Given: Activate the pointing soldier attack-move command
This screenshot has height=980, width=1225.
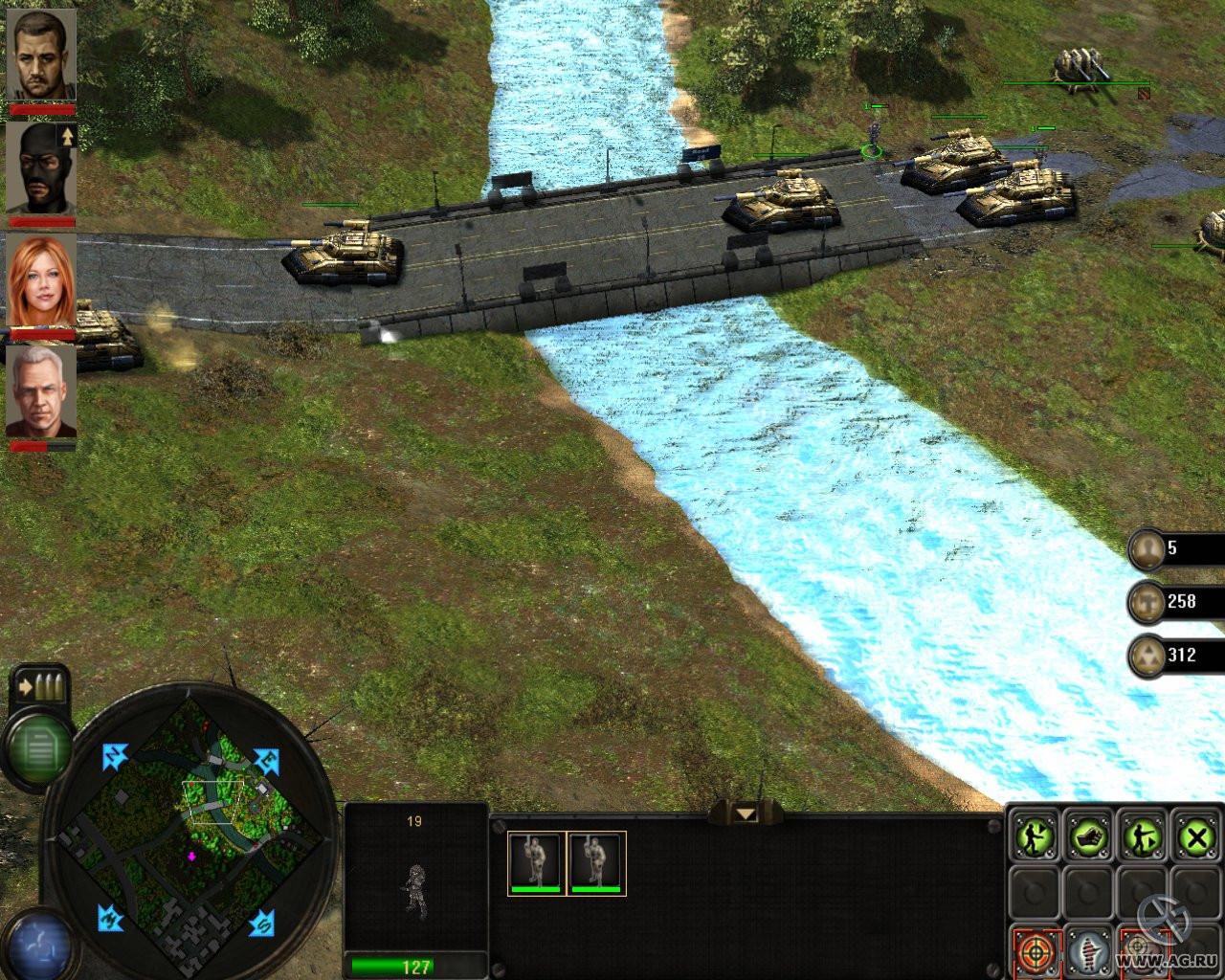Looking at the screenshot, I should (1143, 838).
